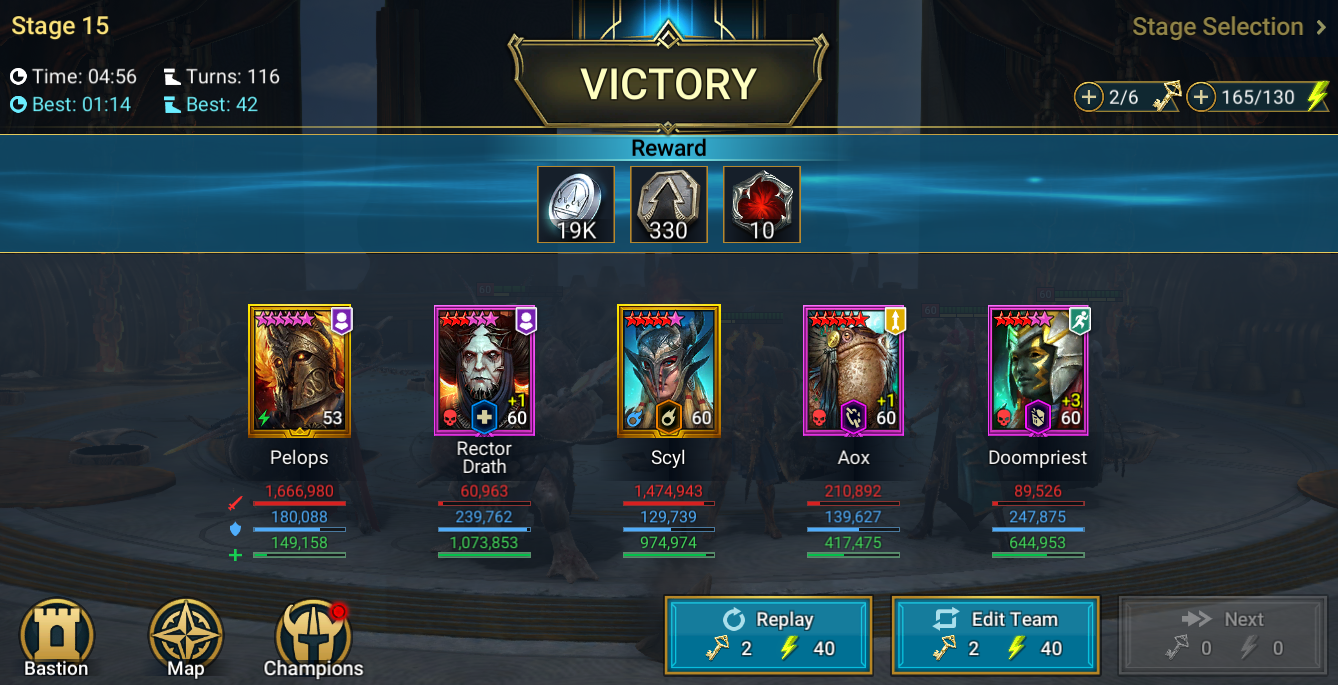Select Doompriest champion portrait

tap(1038, 370)
